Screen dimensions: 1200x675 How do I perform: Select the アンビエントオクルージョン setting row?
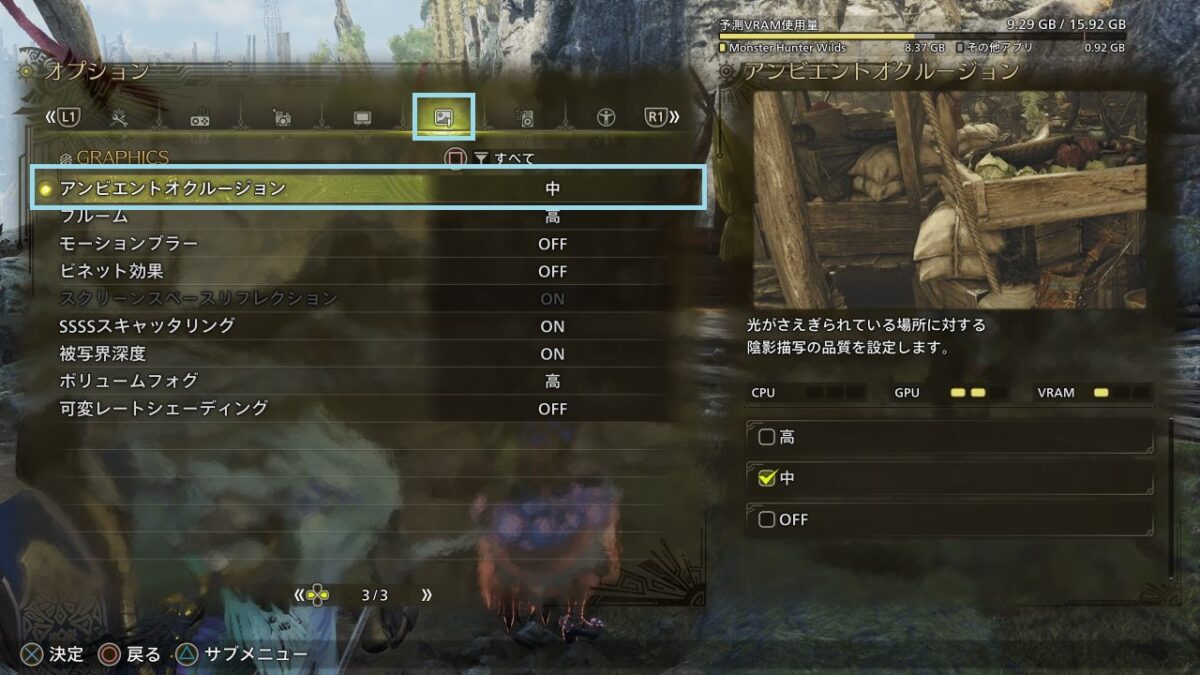click(x=370, y=188)
